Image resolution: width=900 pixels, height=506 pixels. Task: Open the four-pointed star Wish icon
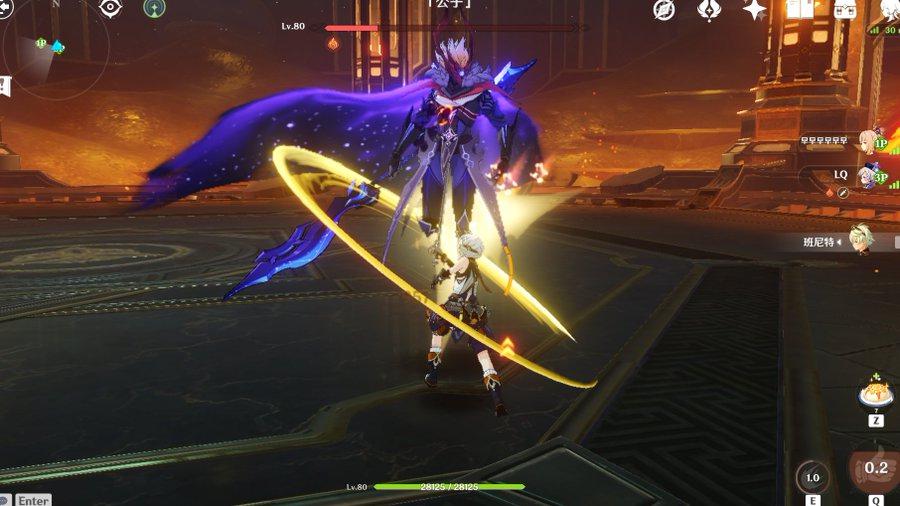point(755,10)
